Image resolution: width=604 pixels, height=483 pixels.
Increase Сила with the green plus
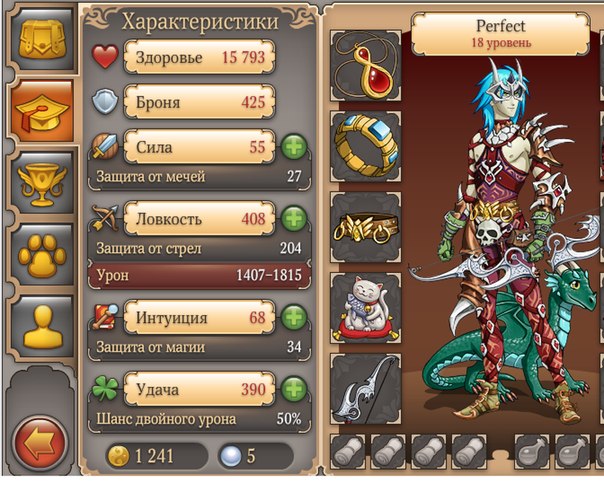click(293, 147)
